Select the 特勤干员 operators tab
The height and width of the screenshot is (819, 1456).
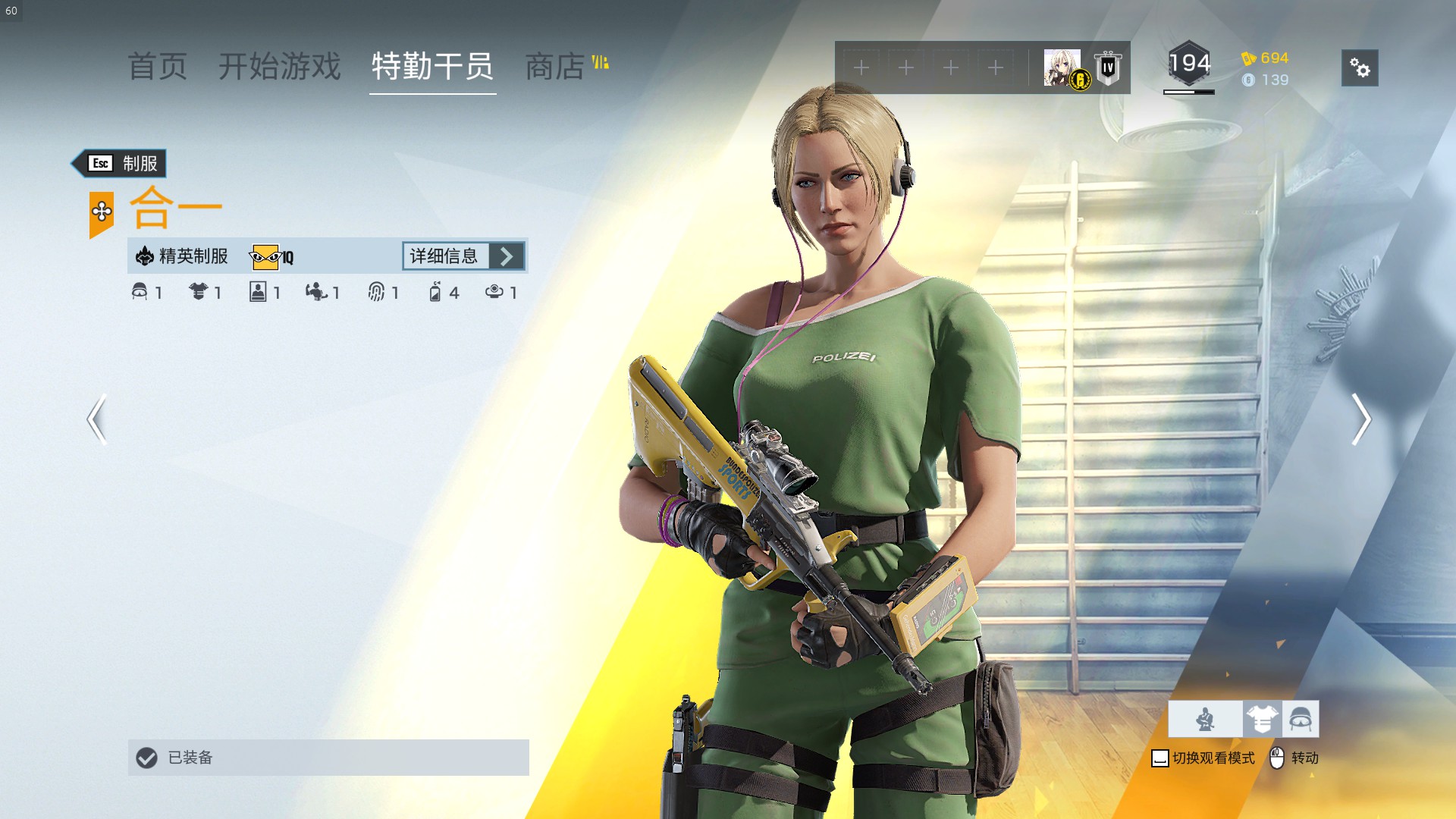(432, 67)
